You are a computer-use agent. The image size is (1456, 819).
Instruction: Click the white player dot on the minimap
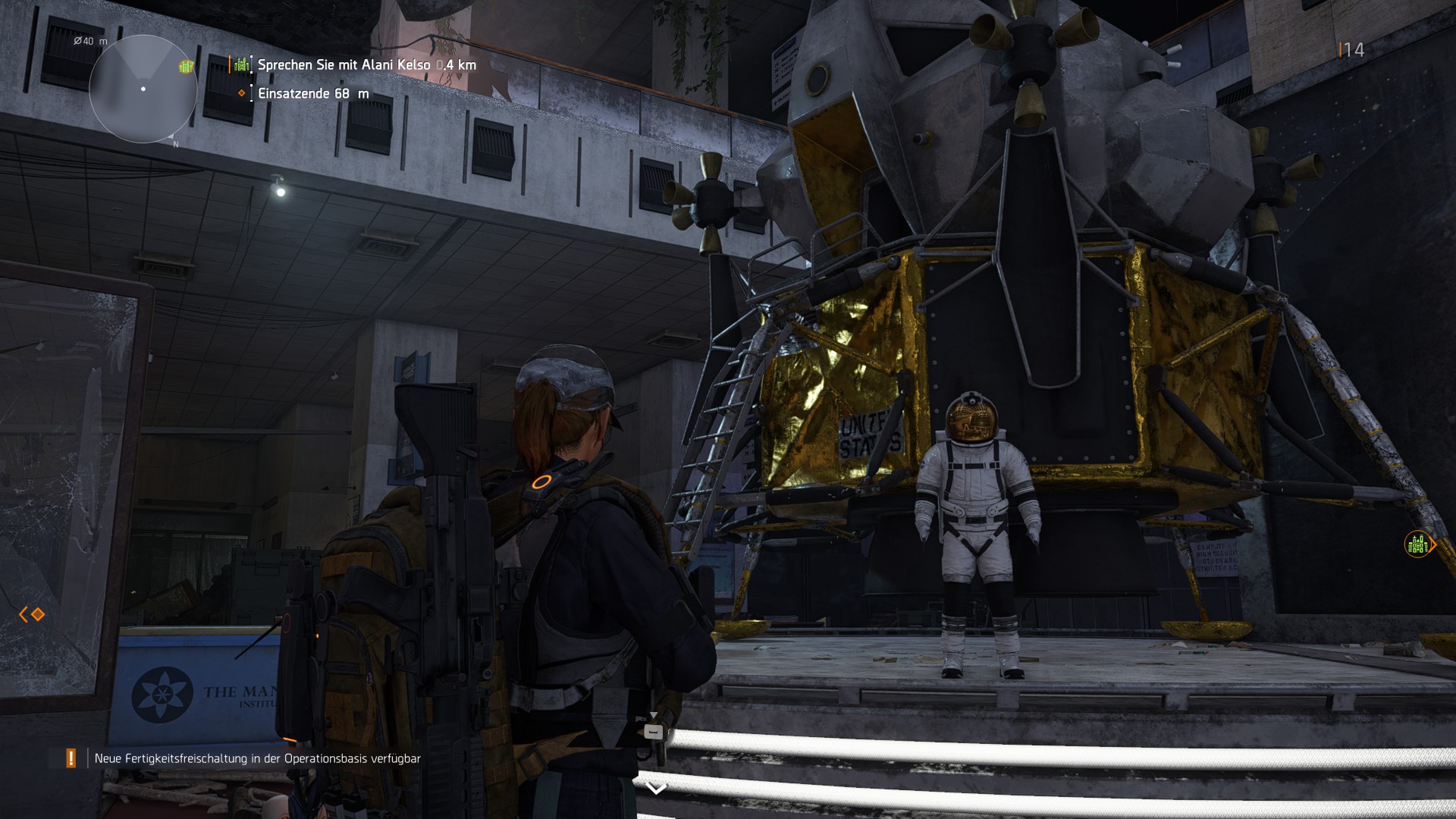point(143,89)
